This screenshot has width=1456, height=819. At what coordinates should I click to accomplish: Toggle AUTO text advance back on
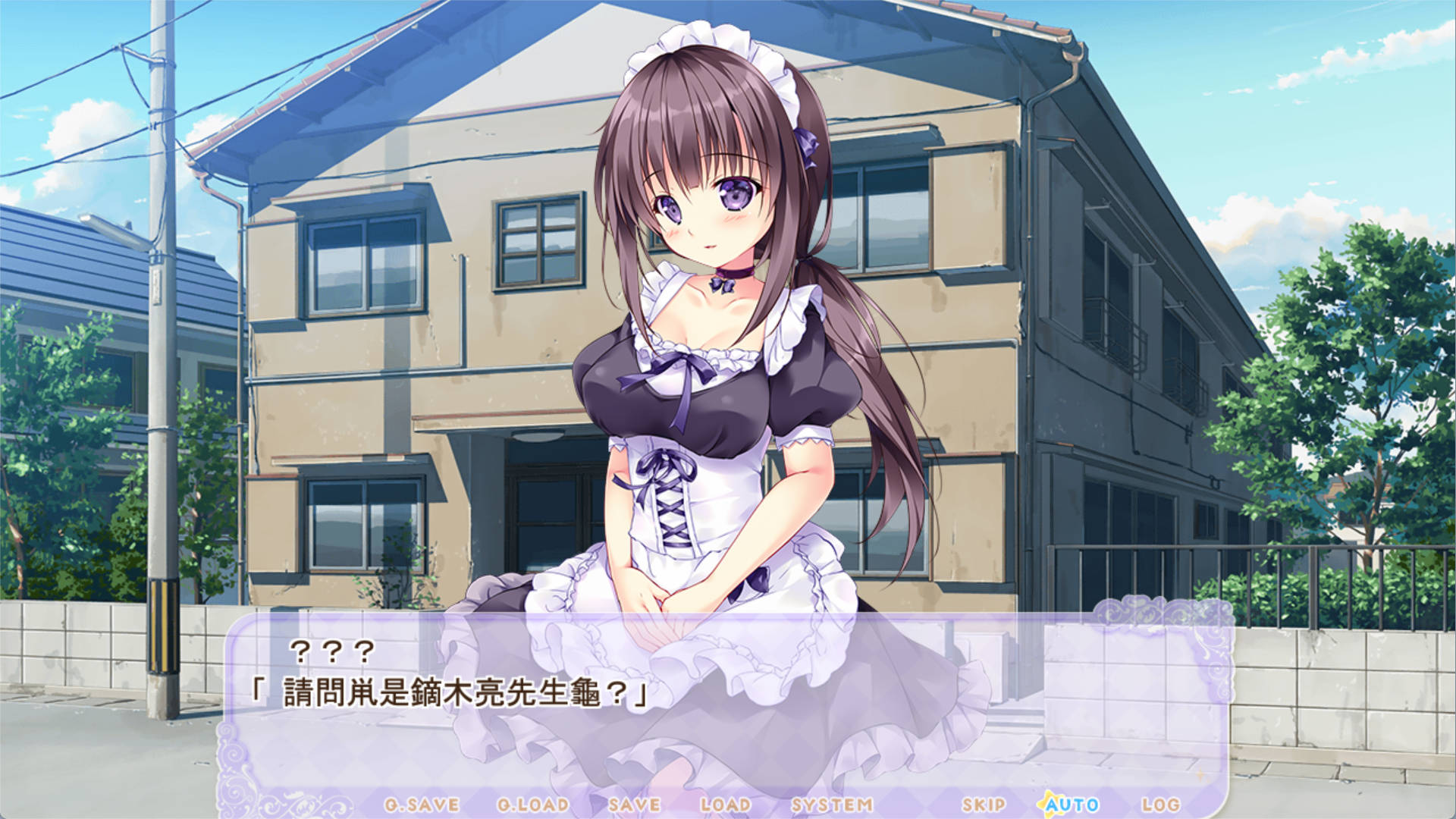[x=1072, y=806]
